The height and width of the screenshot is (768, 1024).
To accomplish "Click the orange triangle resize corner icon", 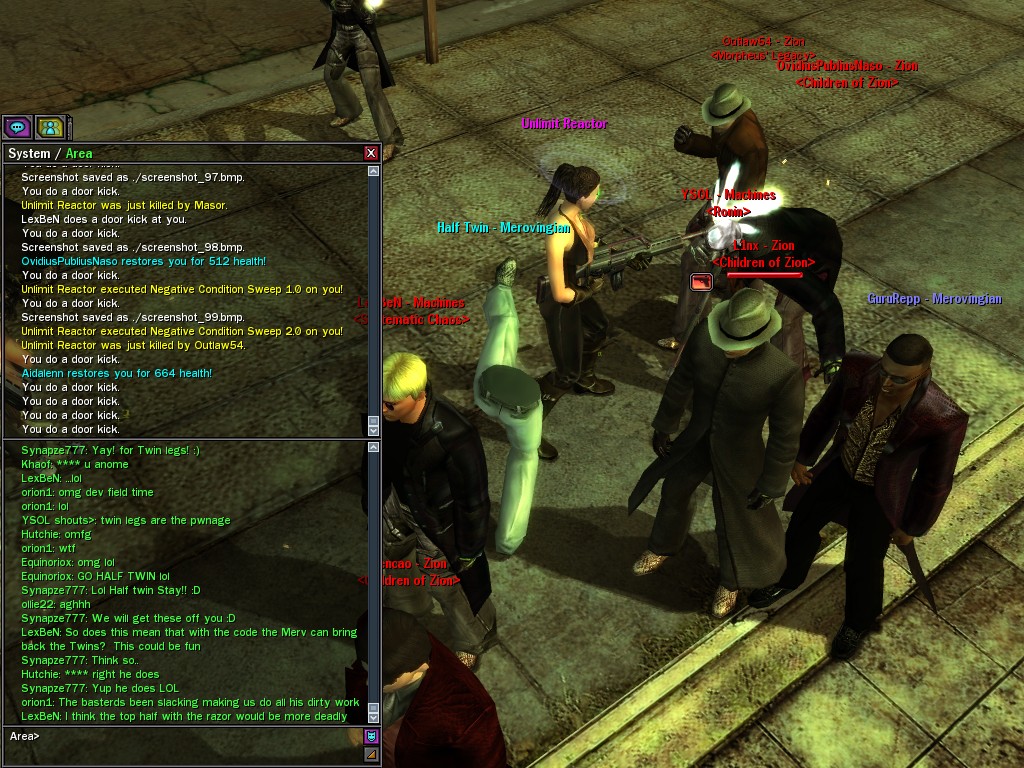I will coord(371,754).
